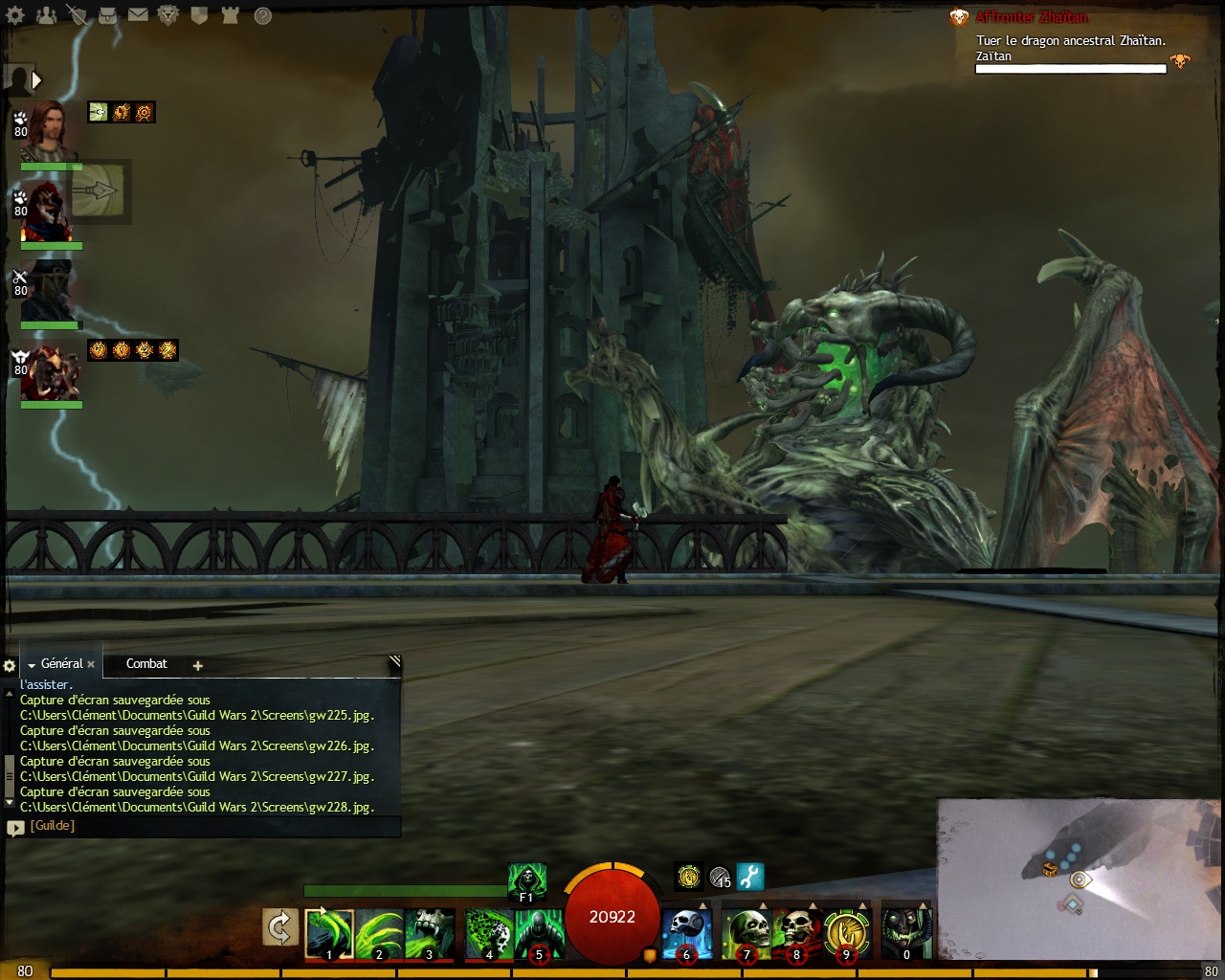This screenshot has width=1225, height=980.
Task: Open the game menu gear icon
Action: pos(15,14)
